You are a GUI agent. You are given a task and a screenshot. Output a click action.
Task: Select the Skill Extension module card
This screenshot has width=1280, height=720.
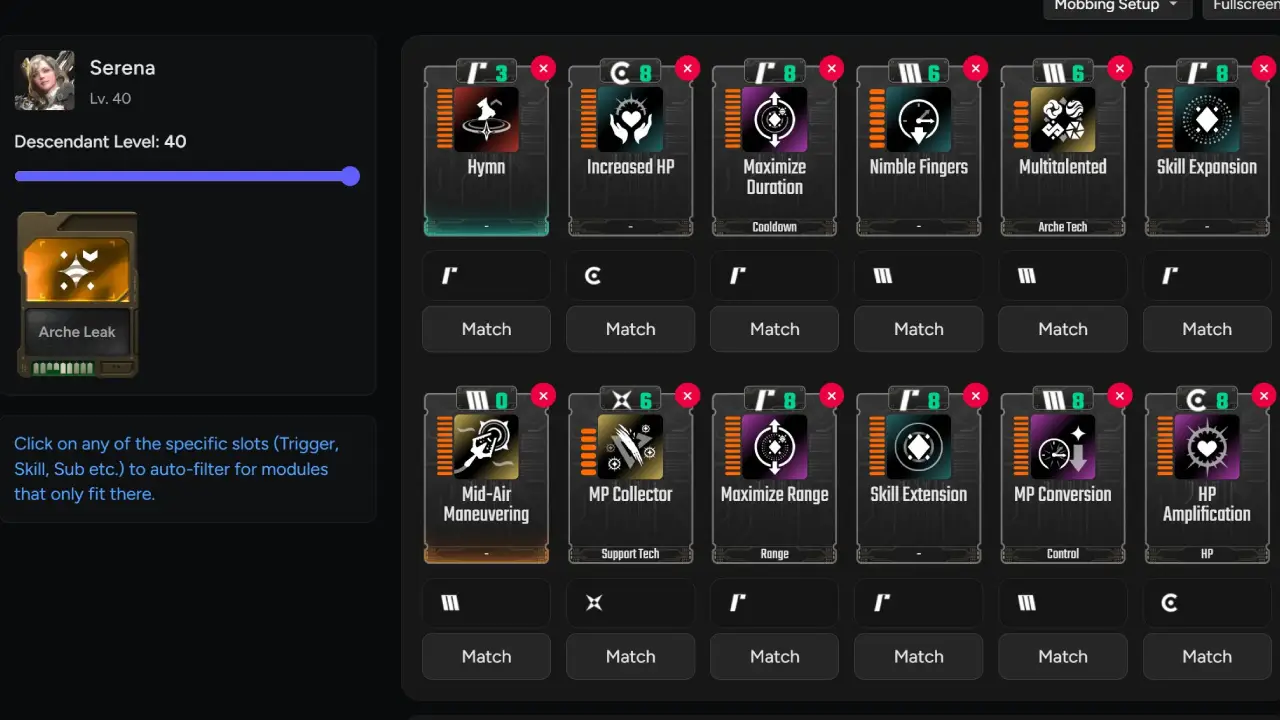click(x=918, y=478)
